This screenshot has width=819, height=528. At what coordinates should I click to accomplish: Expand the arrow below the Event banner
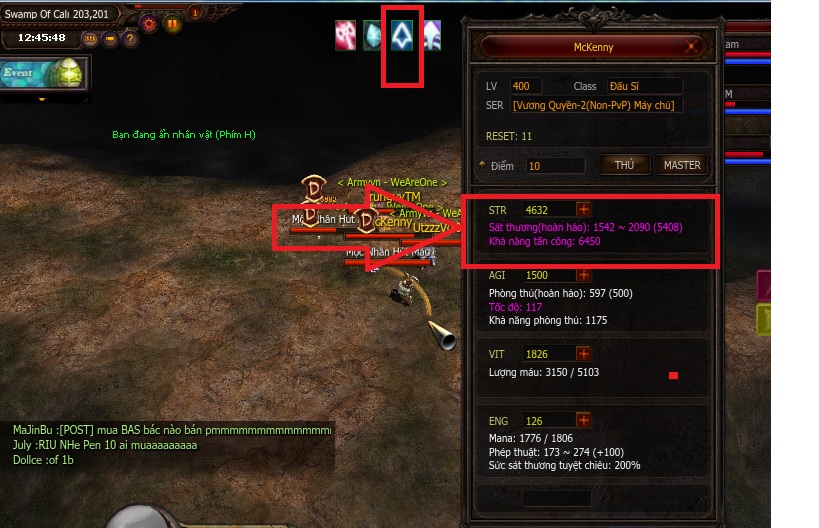42,99
